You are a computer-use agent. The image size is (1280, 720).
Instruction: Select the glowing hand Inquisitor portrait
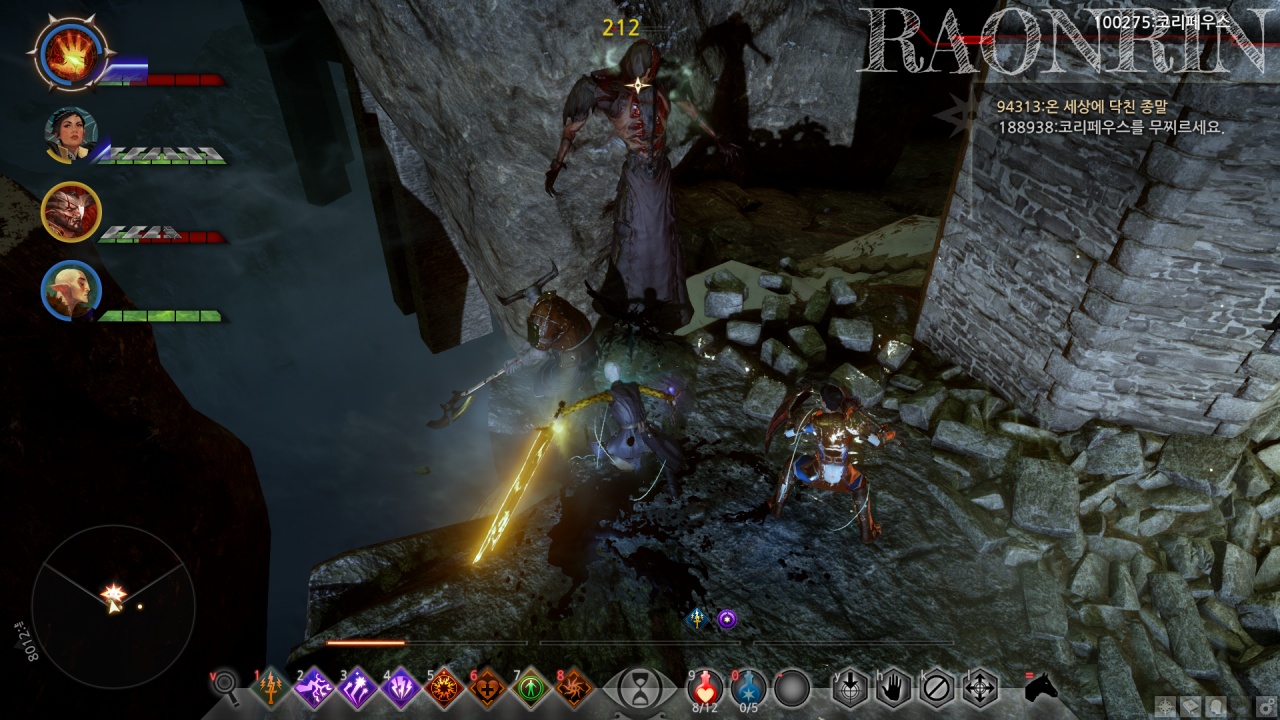70,53
